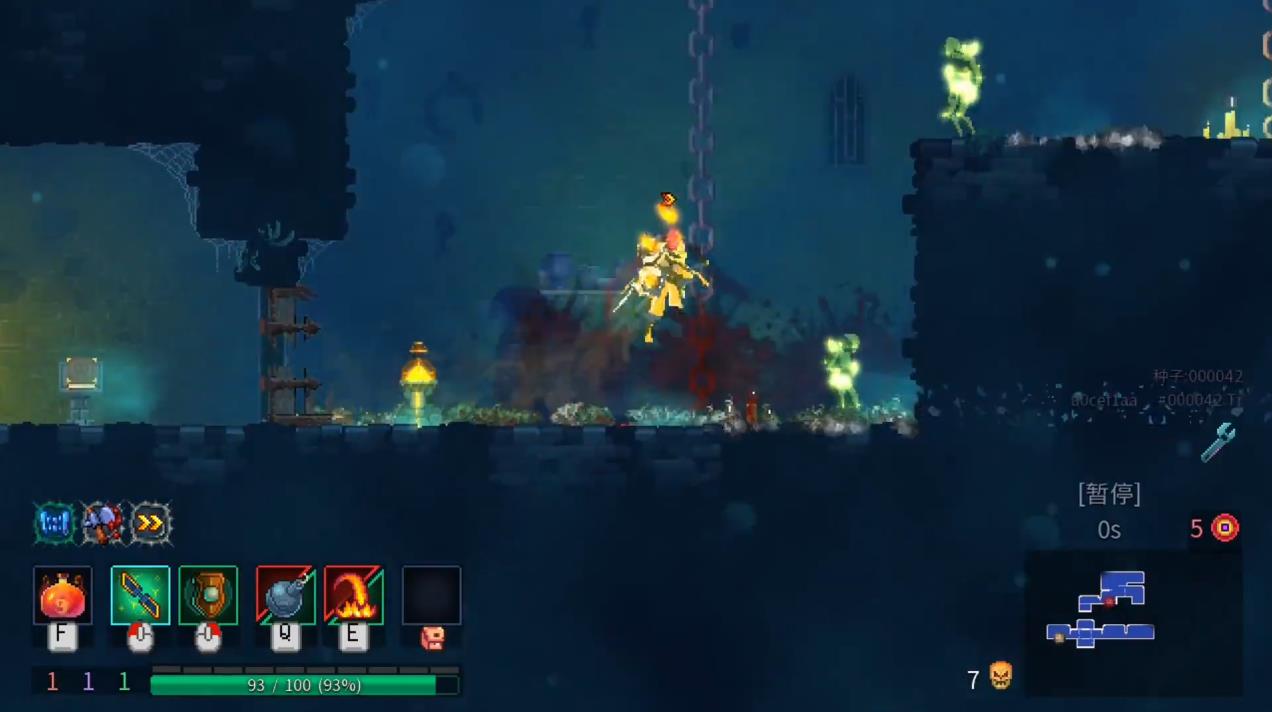Activate the fire skill slot
This screenshot has height=712, width=1272.
click(x=353, y=596)
